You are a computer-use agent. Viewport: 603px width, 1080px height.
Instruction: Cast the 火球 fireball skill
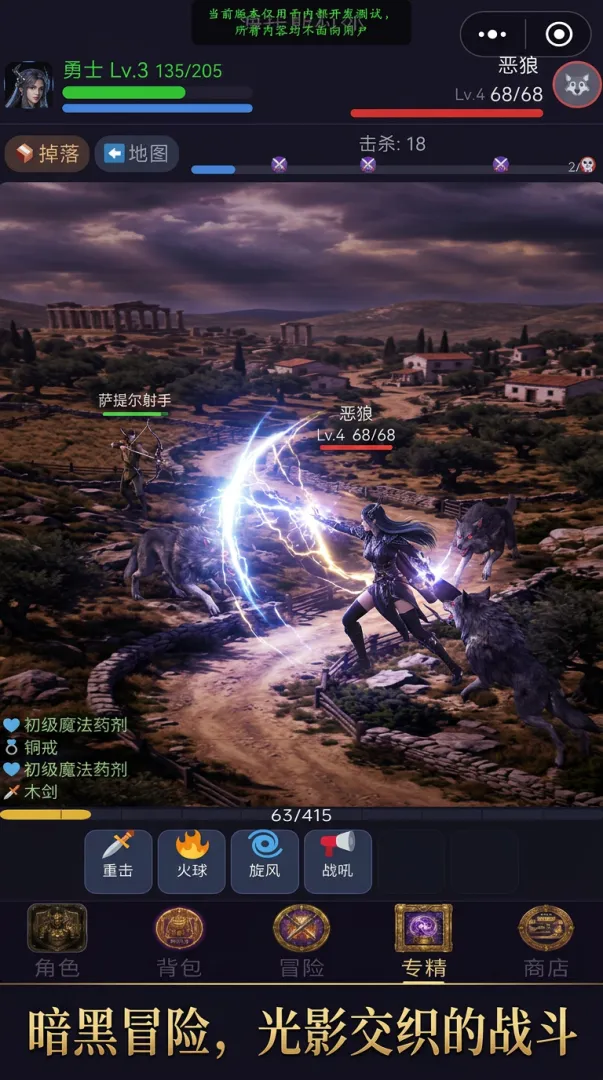coord(191,860)
